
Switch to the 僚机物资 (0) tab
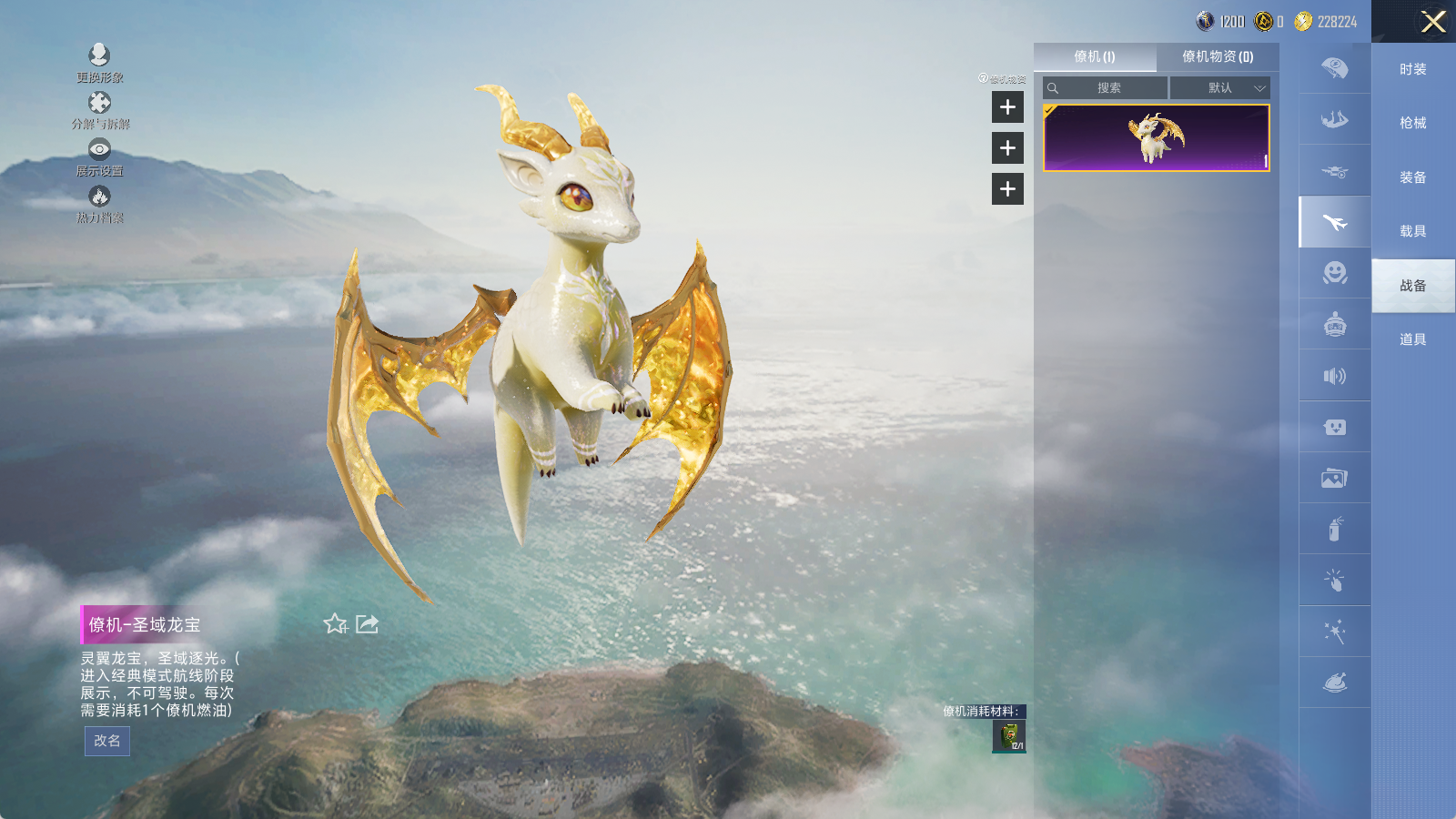point(1217,56)
